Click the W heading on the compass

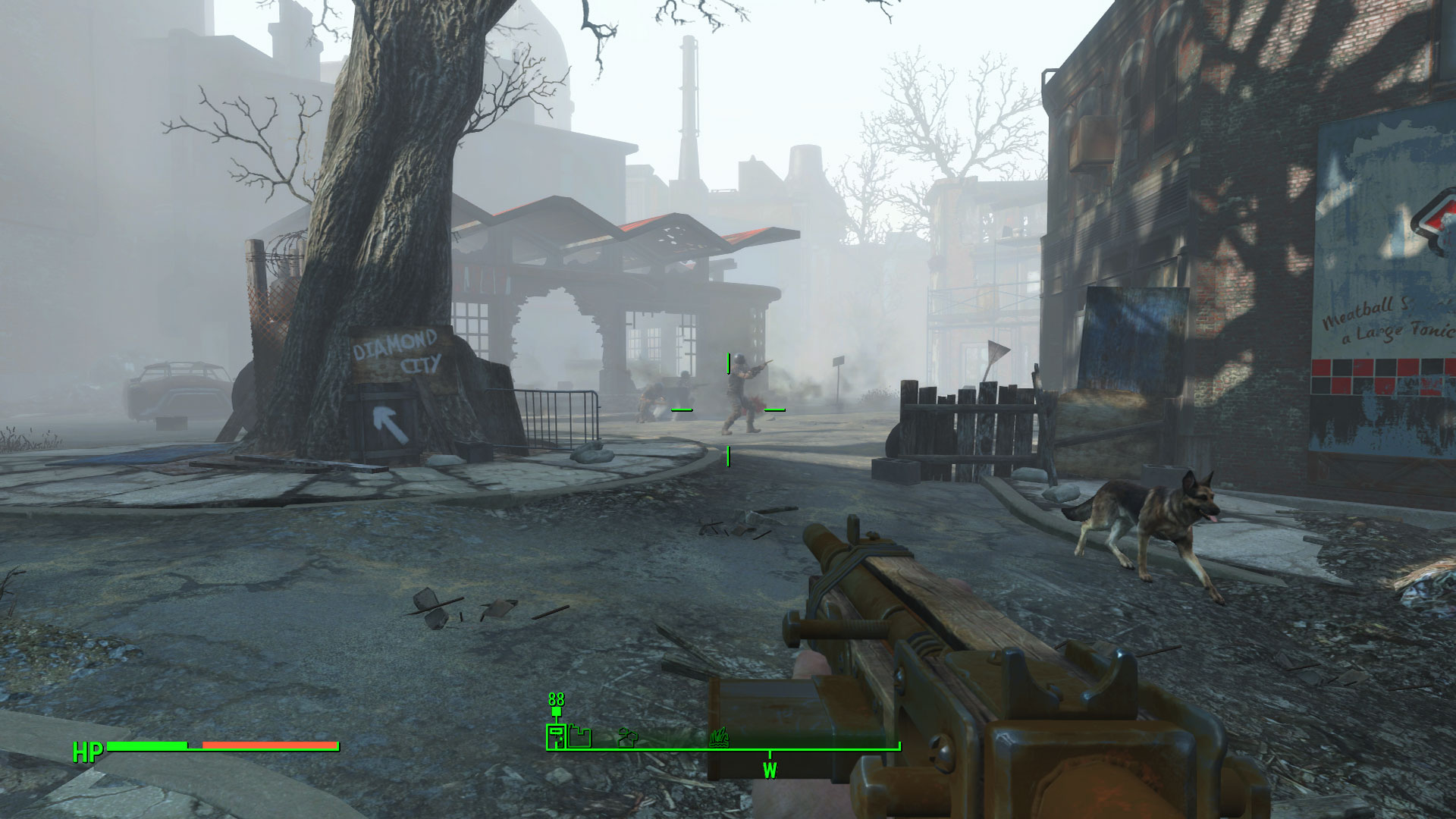pos(770,770)
